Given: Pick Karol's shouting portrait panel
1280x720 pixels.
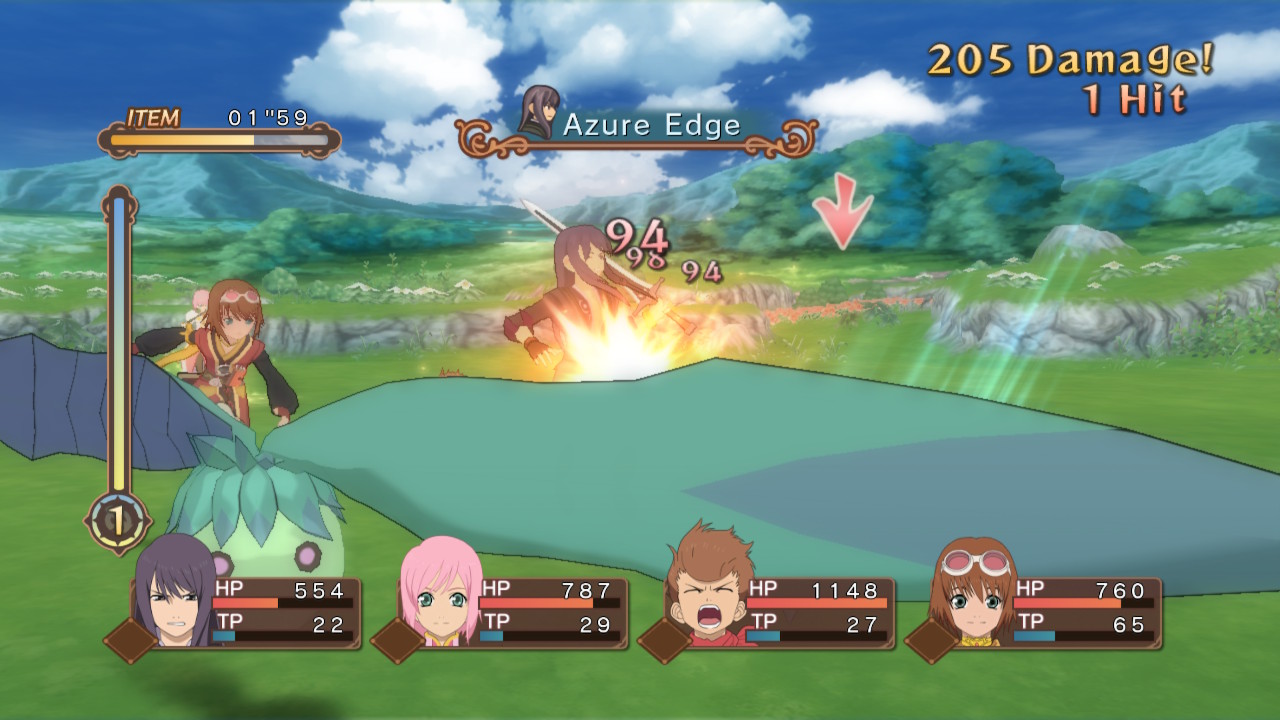Looking at the screenshot, I should pyautogui.click(x=708, y=592).
